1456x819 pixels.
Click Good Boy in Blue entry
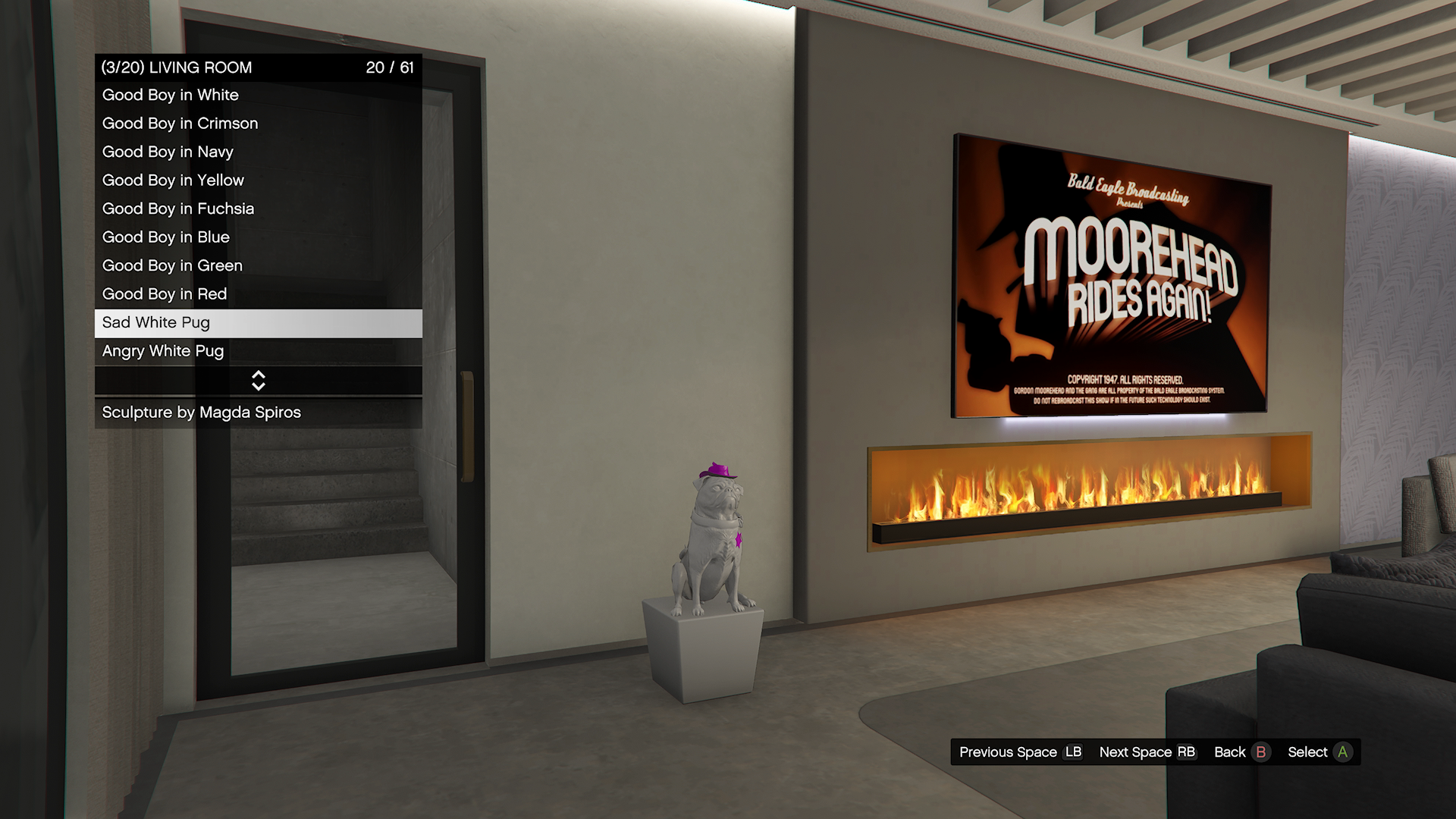click(258, 237)
